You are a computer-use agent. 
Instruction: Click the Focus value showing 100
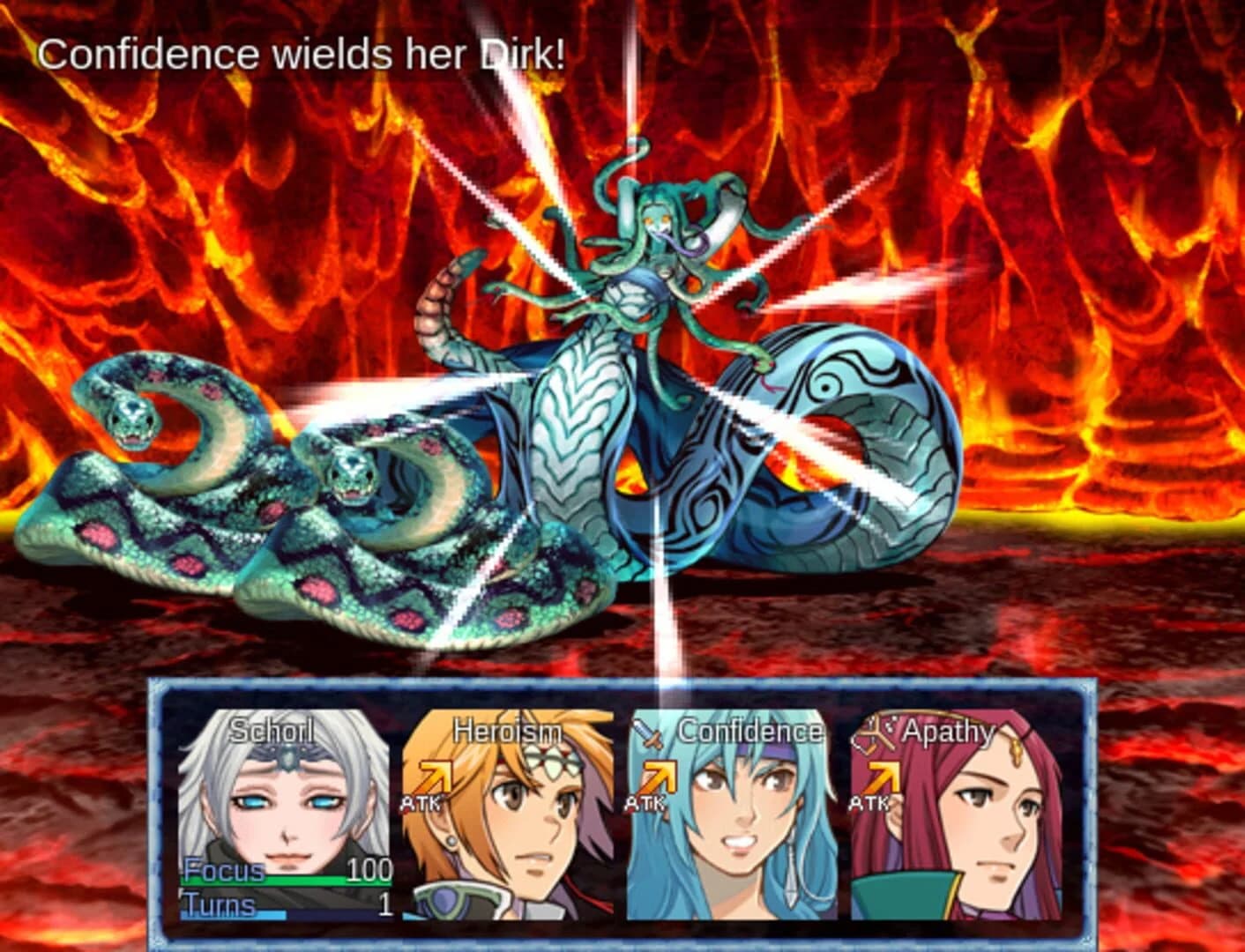pos(370,869)
